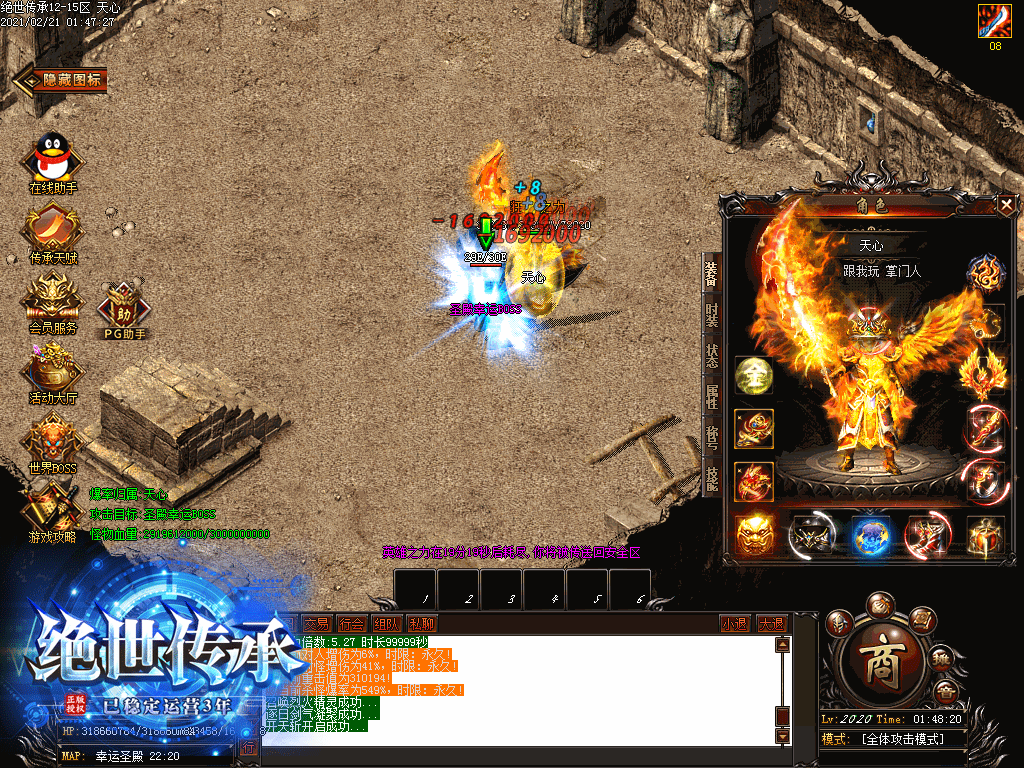The image size is (1024, 768).
Task: Select the blue glowing orb equipment slot
Action: click(x=871, y=536)
